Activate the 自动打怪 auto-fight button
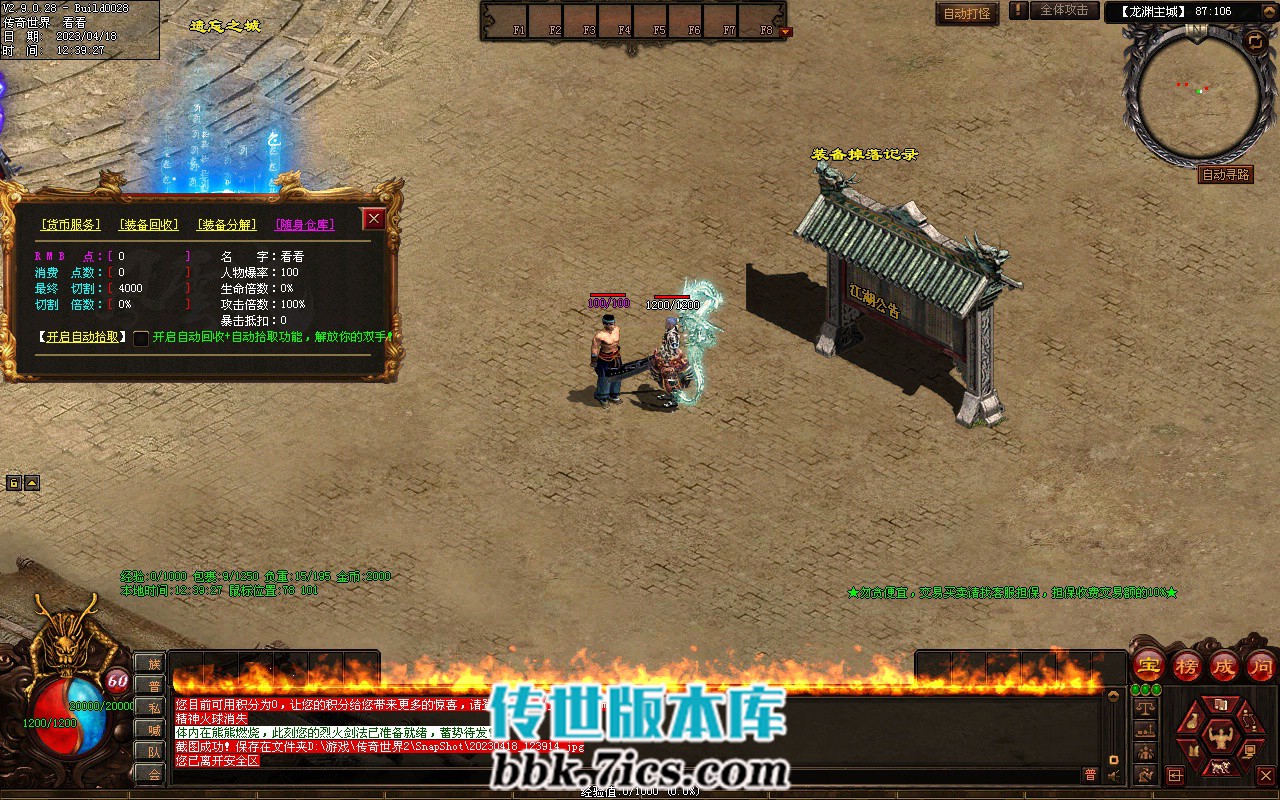This screenshot has width=1280, height=800. click(967, 13)
